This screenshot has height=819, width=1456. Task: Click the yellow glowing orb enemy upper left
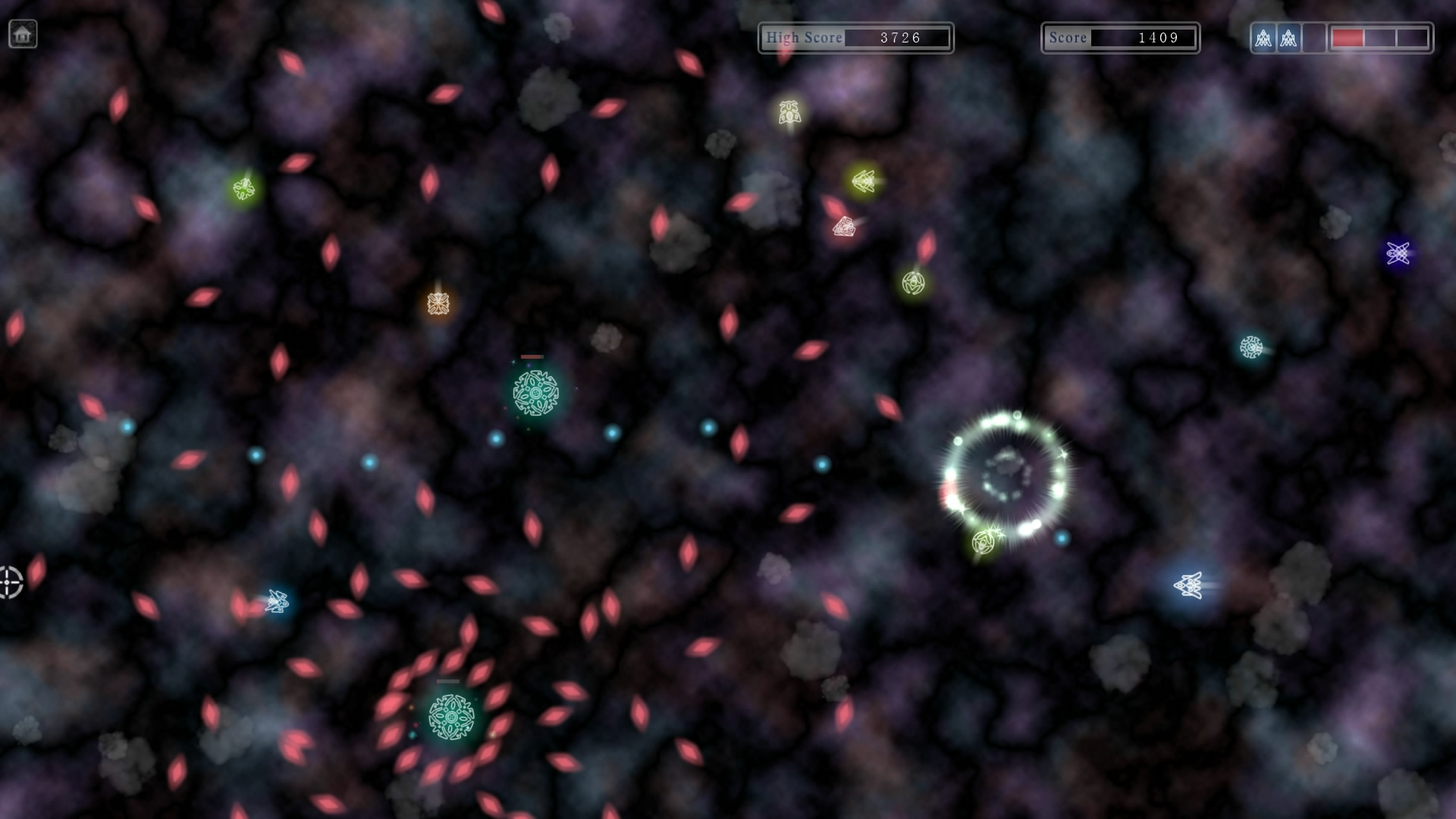[x=244, y=187]
